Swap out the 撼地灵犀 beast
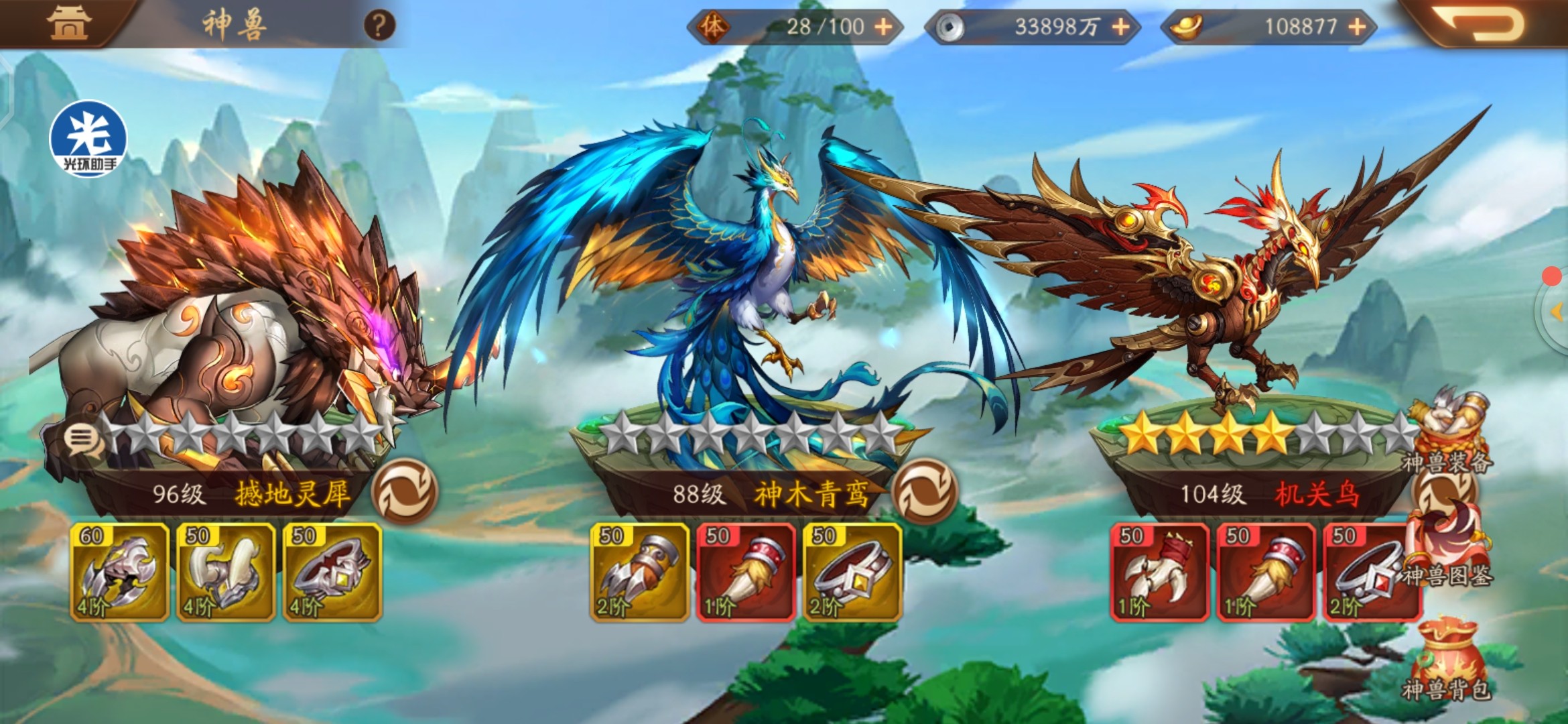Image resolution: width=1568 pixels, height=724 pixels. pyautogui.click(x=404, y=491)
